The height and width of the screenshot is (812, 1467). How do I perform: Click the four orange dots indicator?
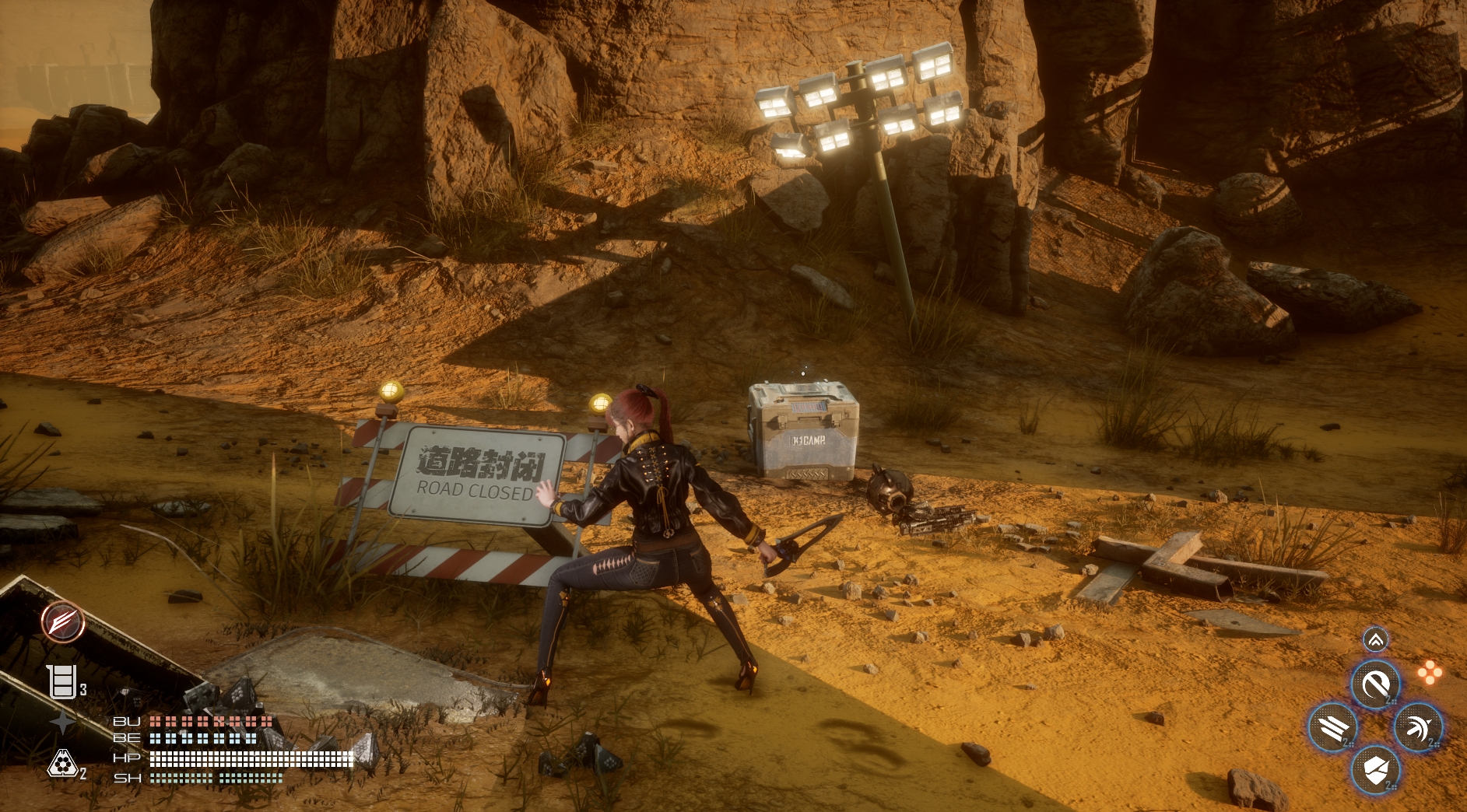point(1430,673)
